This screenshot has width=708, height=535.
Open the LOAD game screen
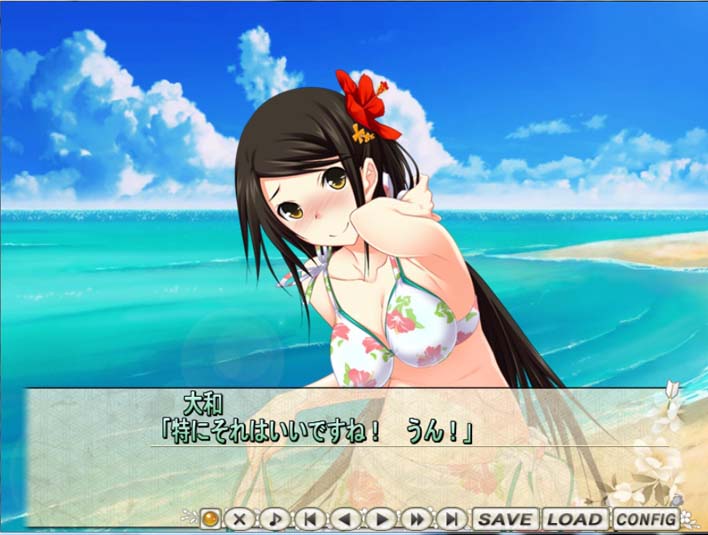point(575,519)
